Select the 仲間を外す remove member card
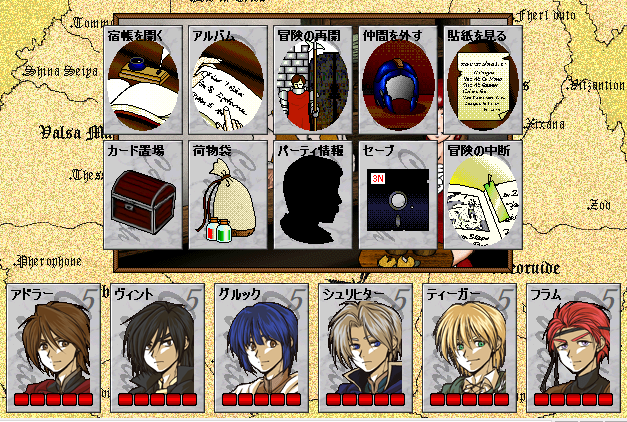The image size is (627, 422). click(x=396, y=80)
